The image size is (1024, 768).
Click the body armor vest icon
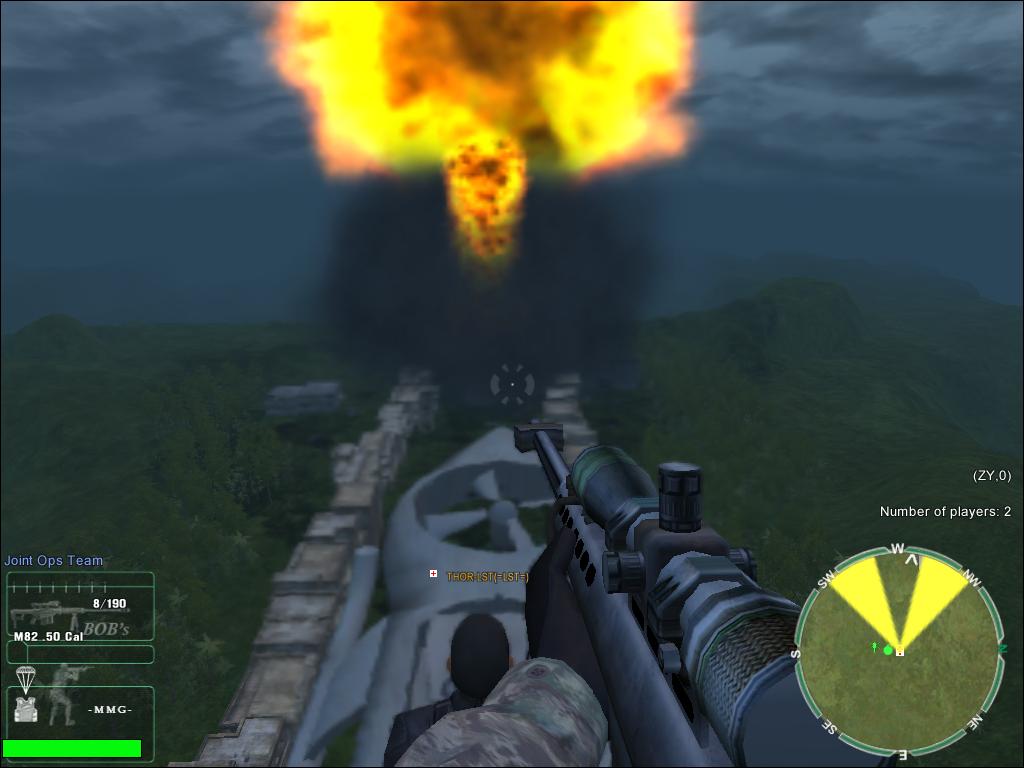pos(27,708)
